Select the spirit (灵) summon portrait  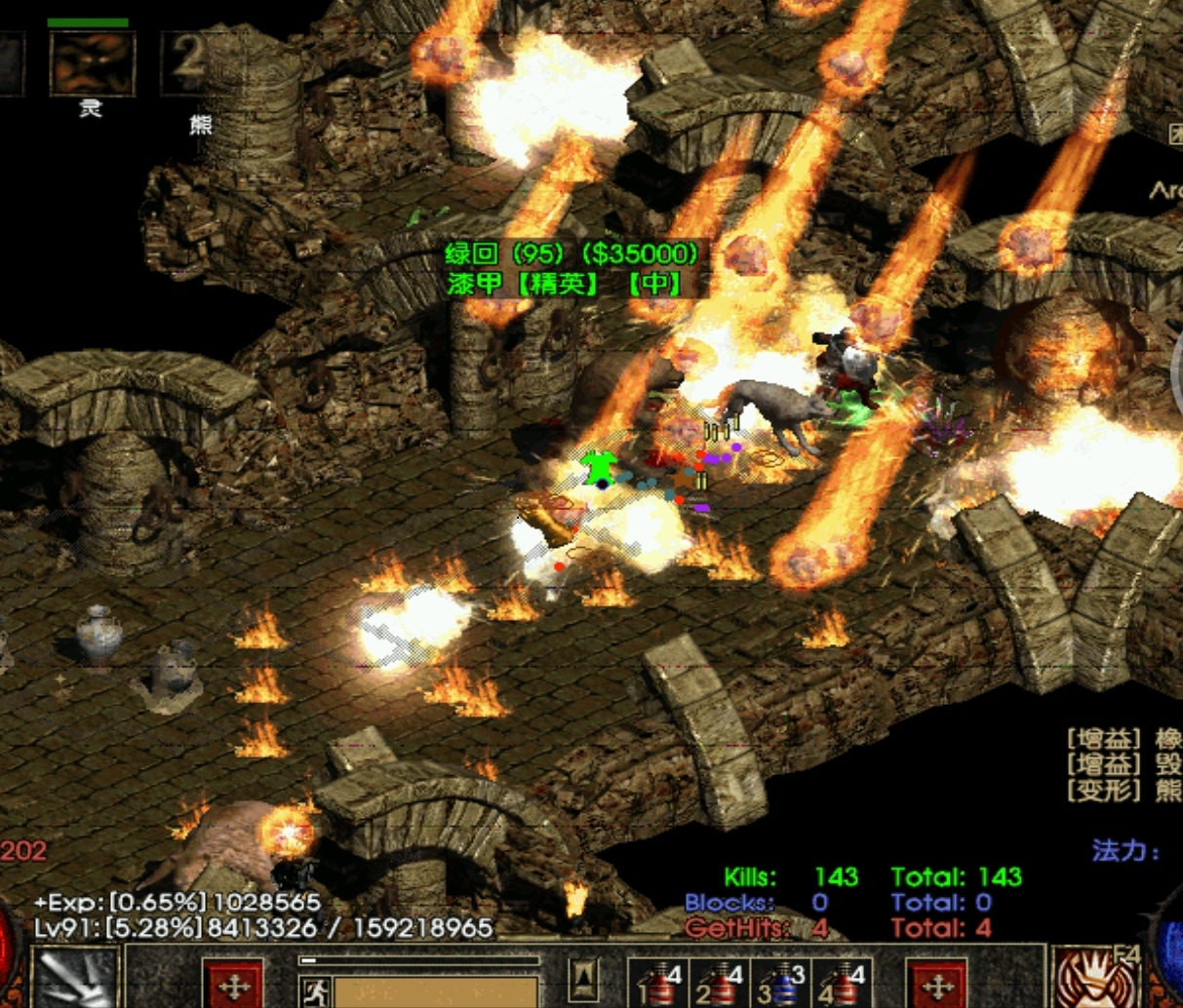[92, 64]
